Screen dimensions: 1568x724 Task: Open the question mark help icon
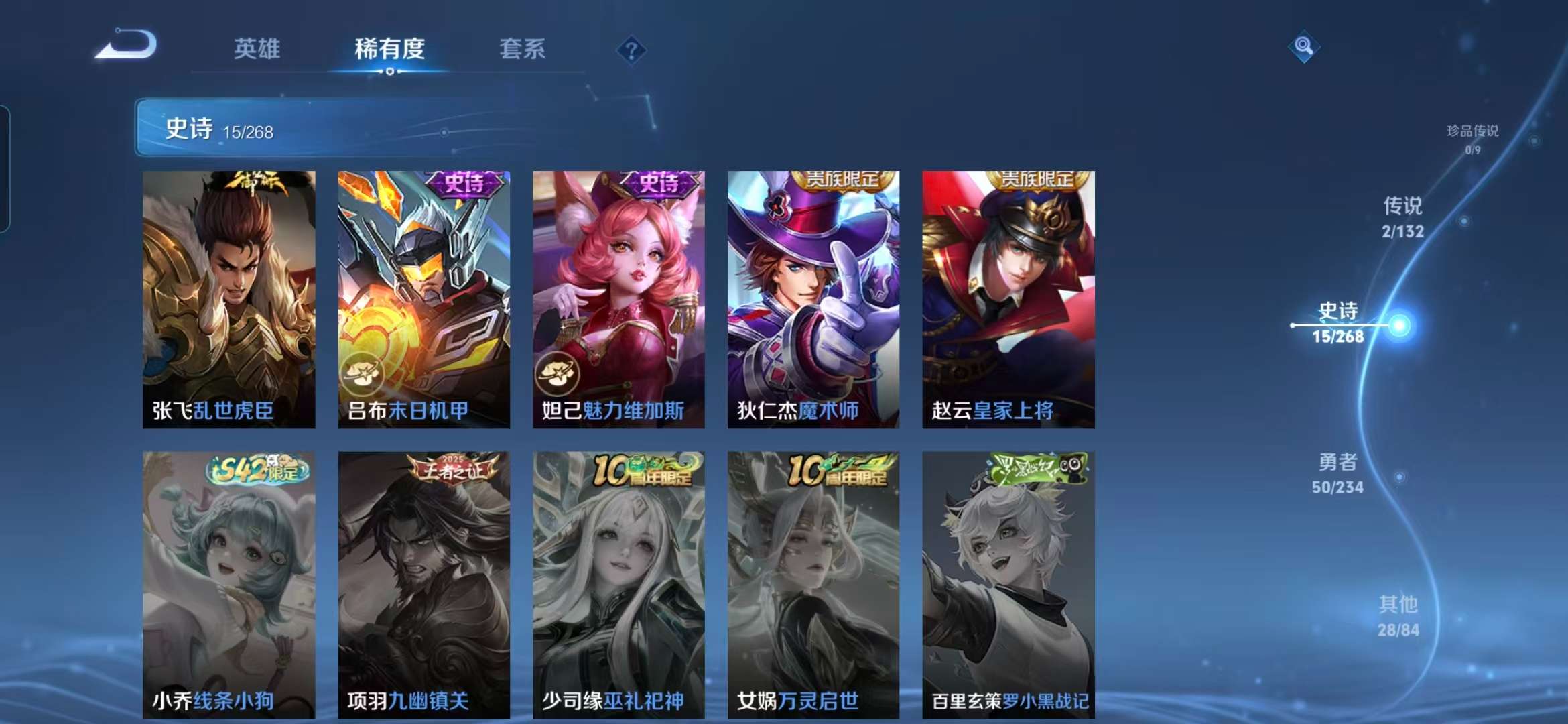tap(633, 49)
